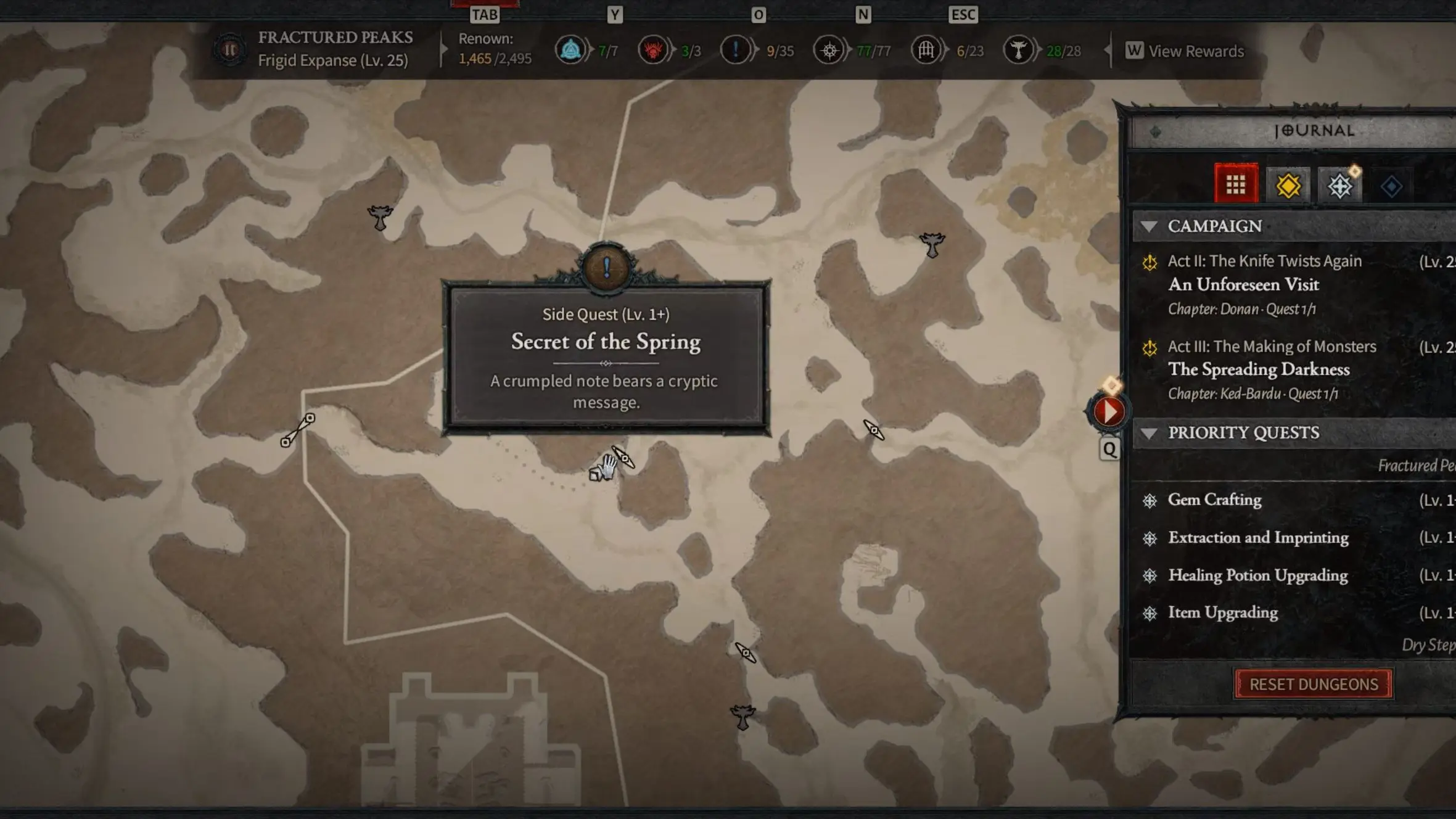Select the Gem Crafting priority quest

coord(1214,500)
